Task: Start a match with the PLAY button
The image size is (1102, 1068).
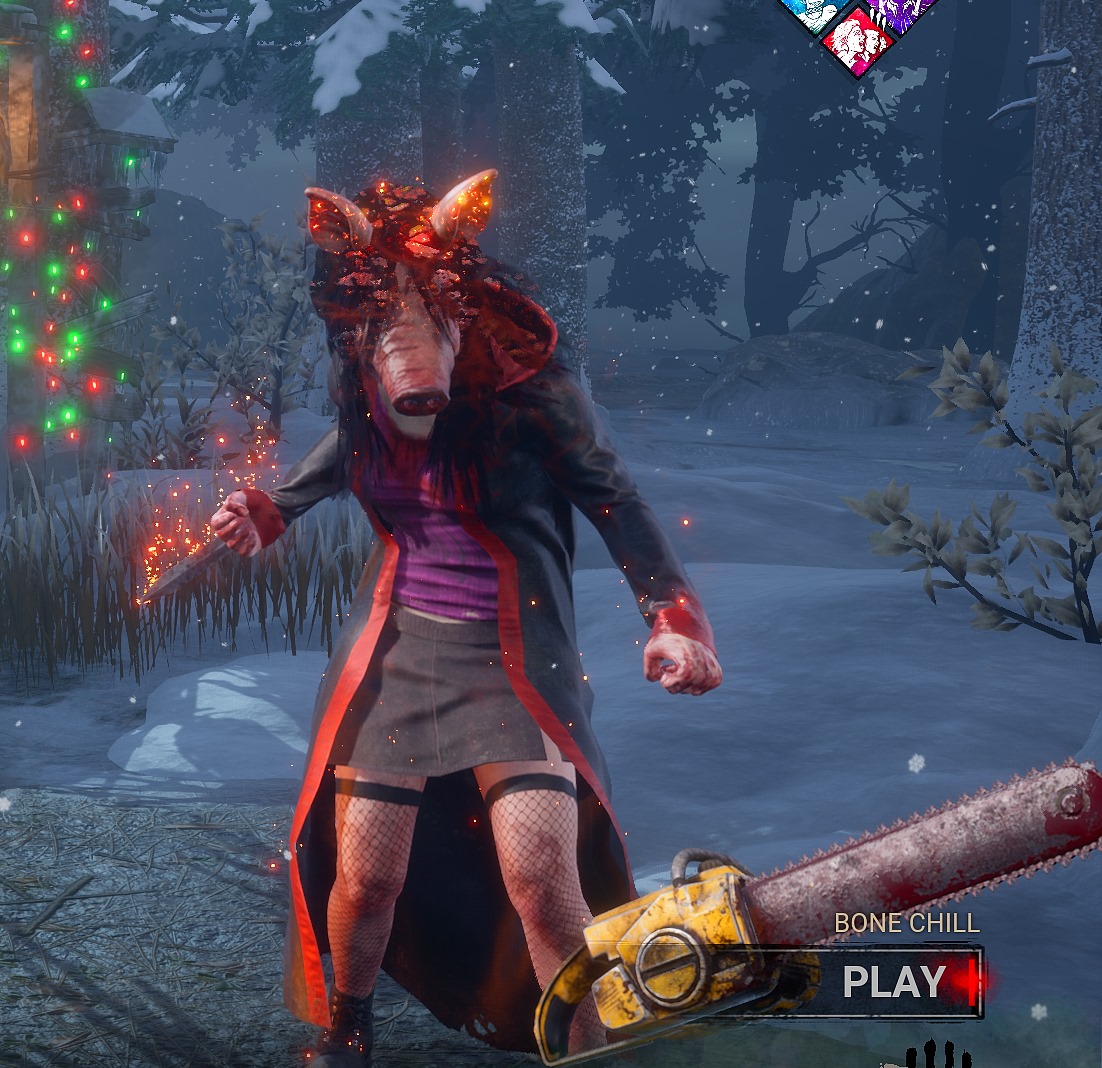Action: [893, 982]
